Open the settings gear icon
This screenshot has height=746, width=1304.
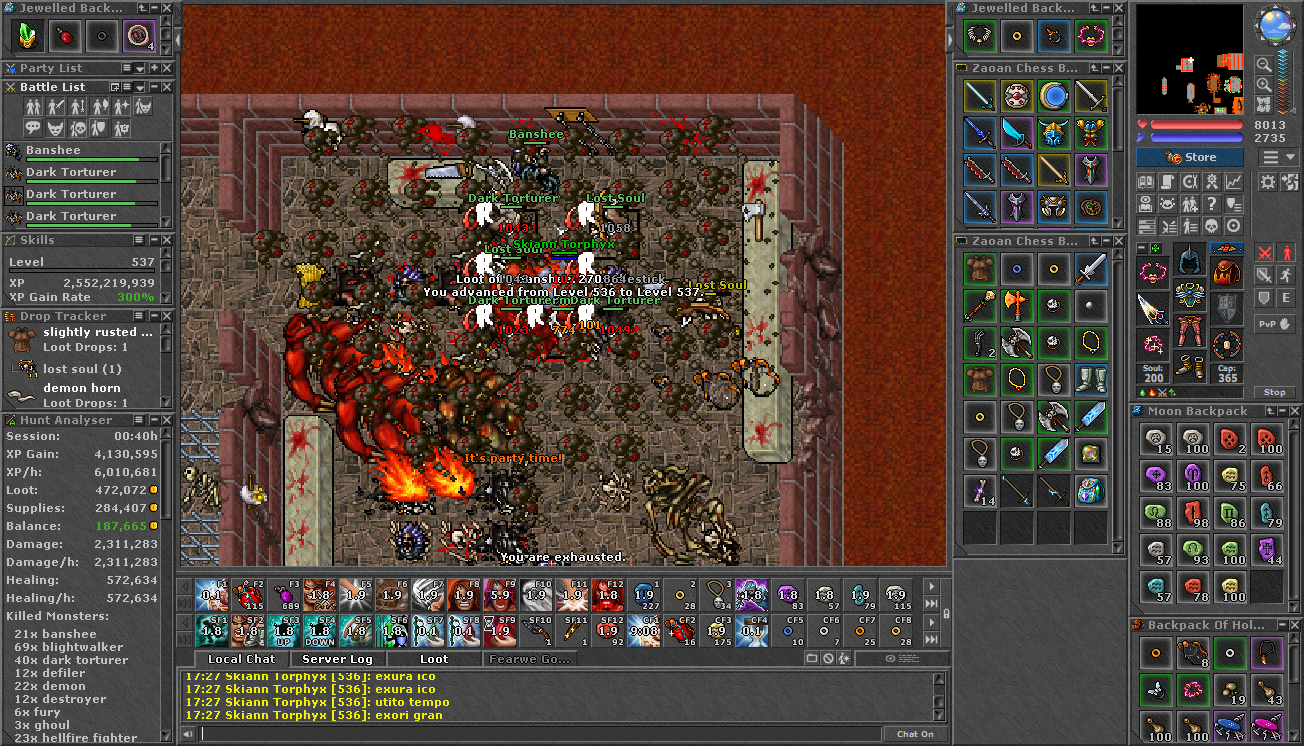click(x=1267, y=182)
